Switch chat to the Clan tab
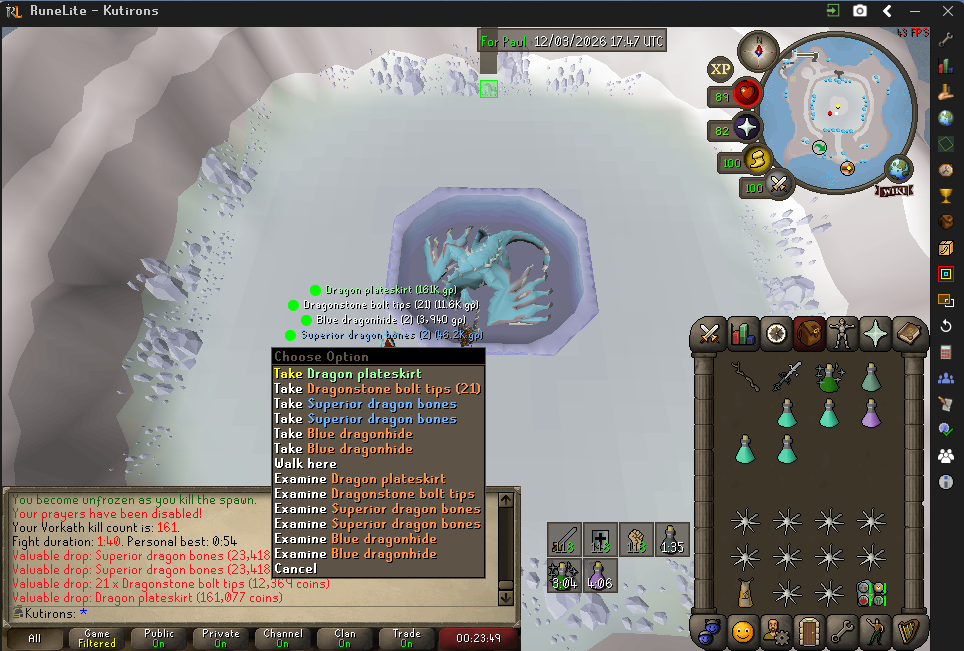Image resolution: width=964 pixels, height=651 pixels. (342, 638)
